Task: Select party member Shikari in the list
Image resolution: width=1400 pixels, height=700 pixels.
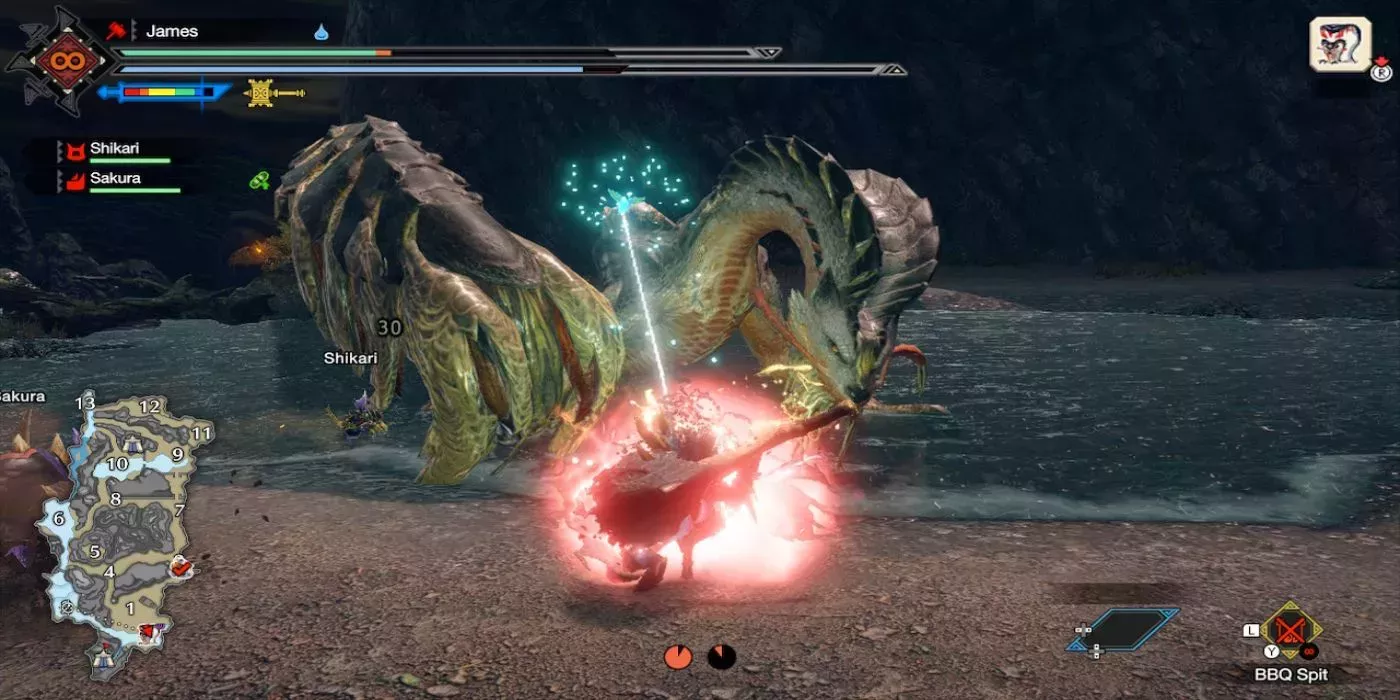Action: tap(115, 149)
